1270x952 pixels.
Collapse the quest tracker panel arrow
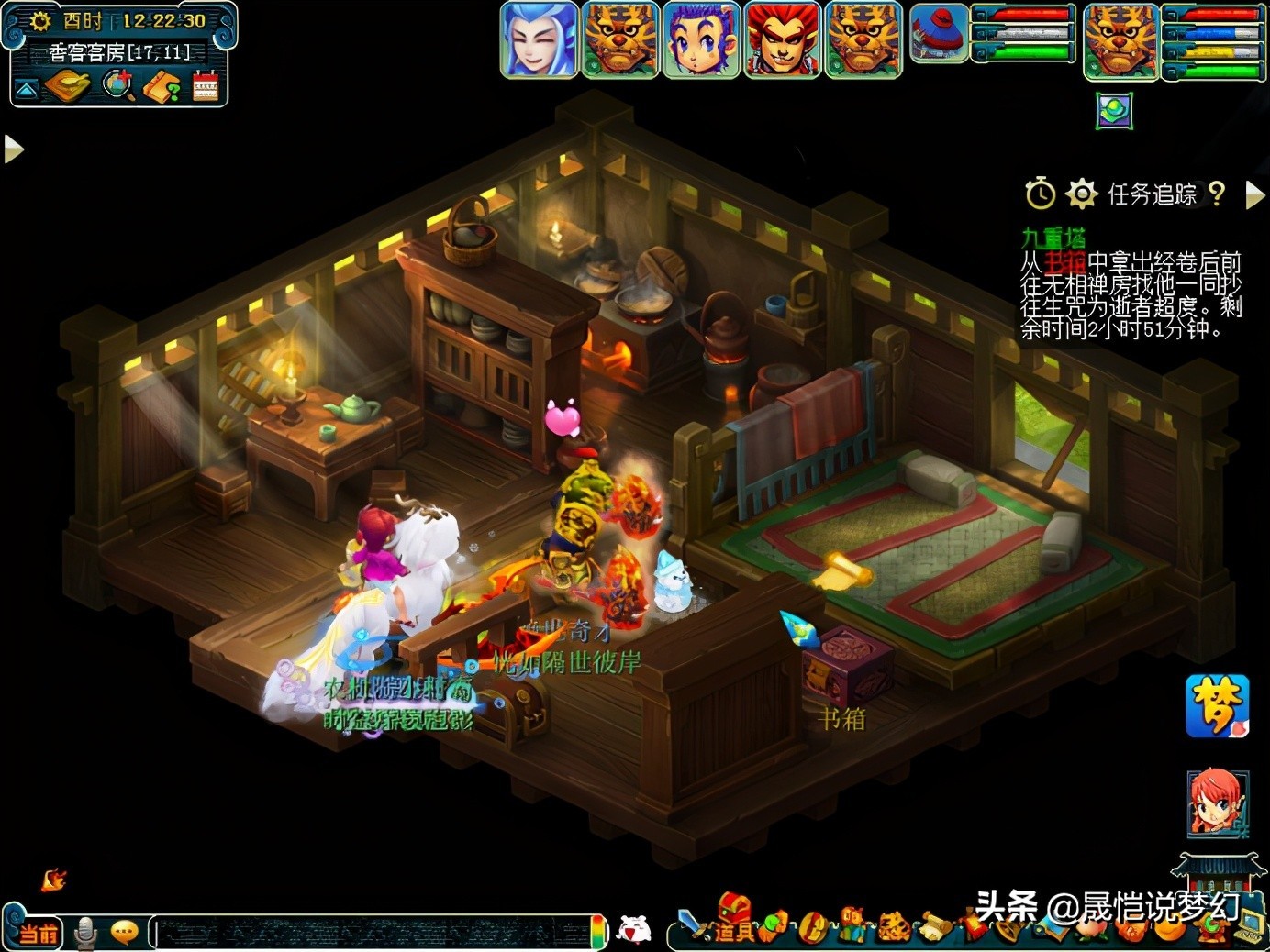tap(1254, 194)
